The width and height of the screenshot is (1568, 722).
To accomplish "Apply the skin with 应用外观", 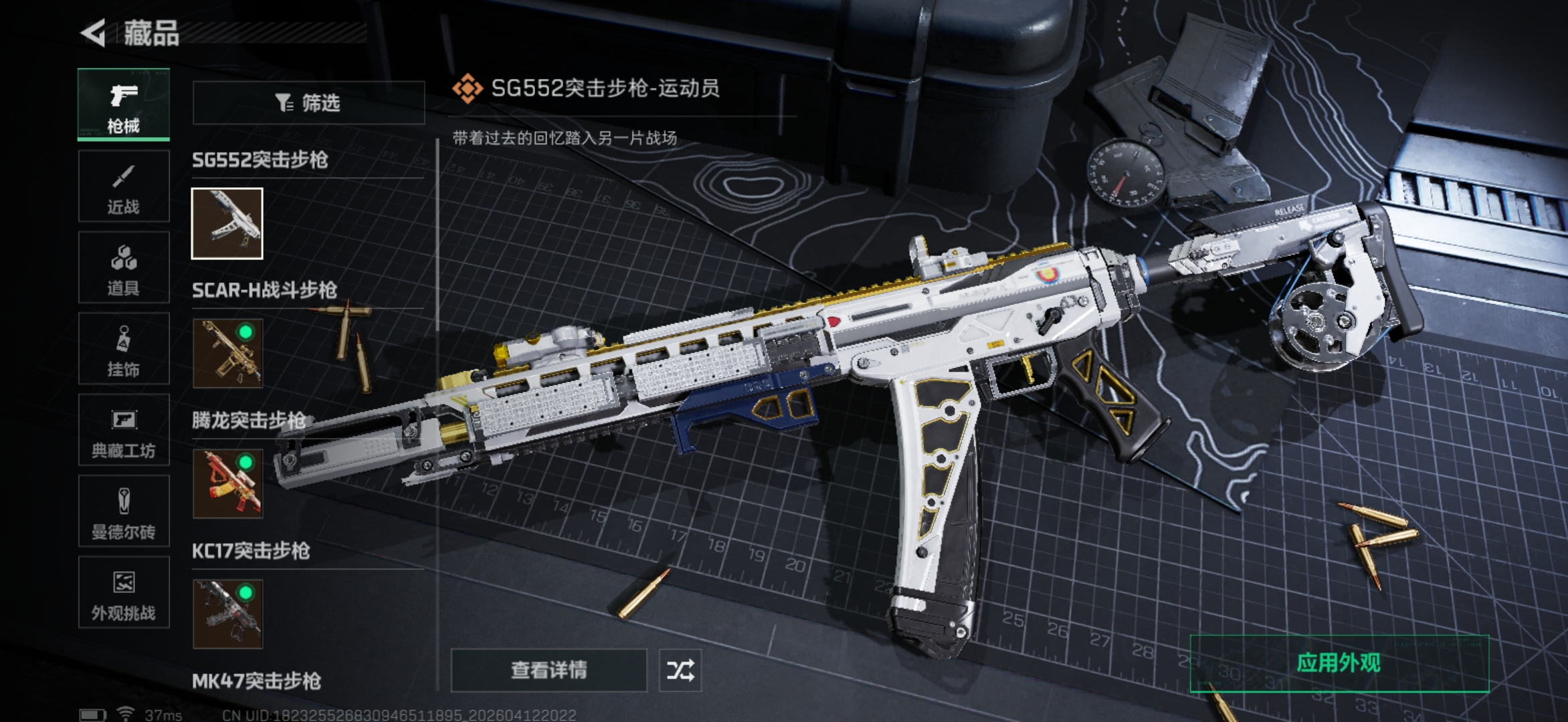I will tap(1339, 663).
